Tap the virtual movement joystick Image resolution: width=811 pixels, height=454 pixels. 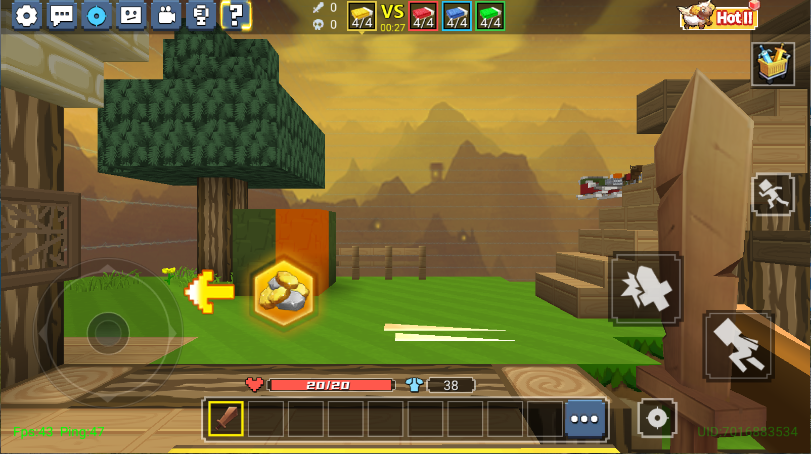[107, 329]
